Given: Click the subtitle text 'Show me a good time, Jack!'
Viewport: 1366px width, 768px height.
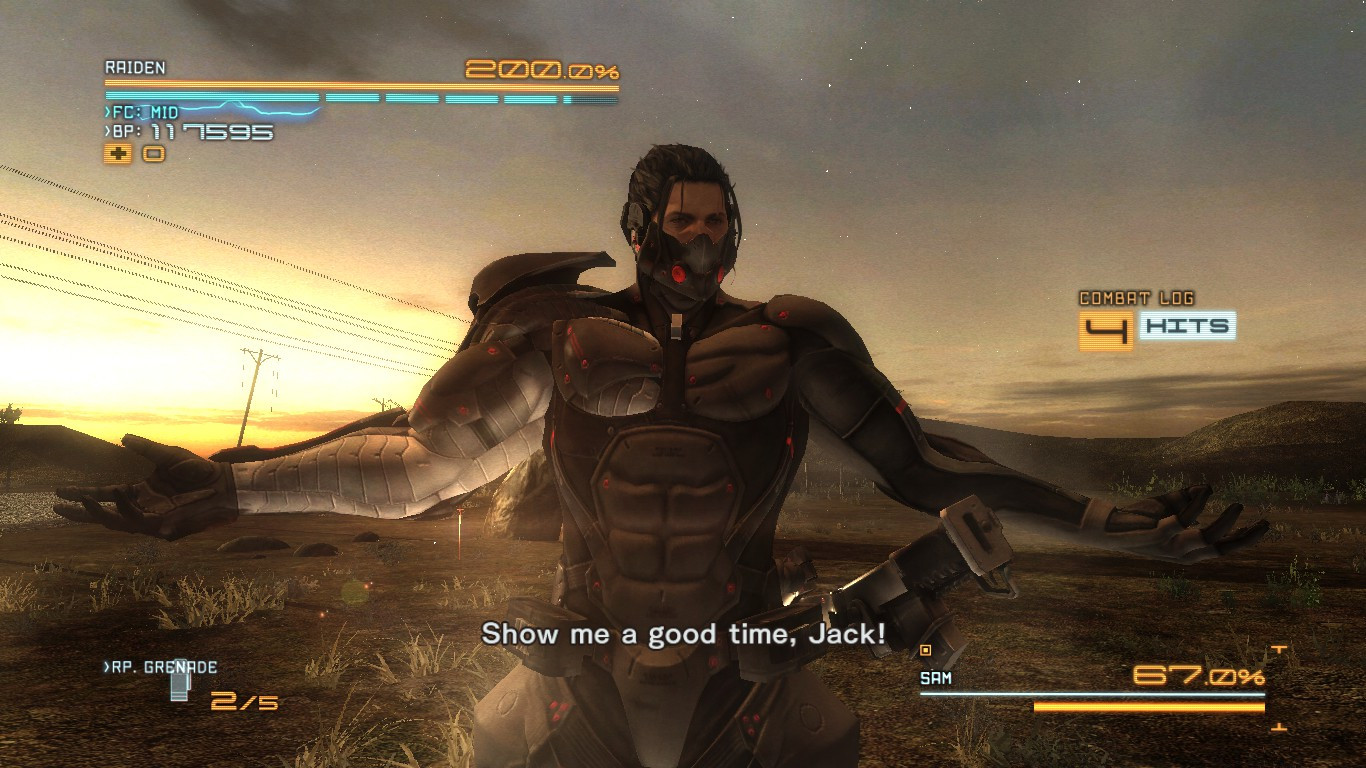Looking at the screenshot, I should pyautogui.click(x=683, y=634).
